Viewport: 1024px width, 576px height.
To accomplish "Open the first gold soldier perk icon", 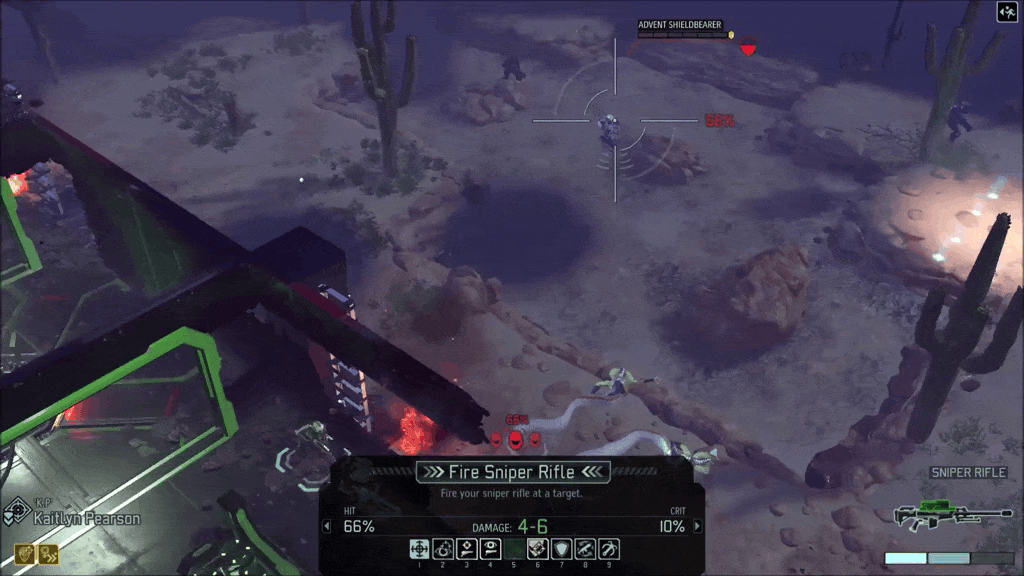I will (22, 554).
